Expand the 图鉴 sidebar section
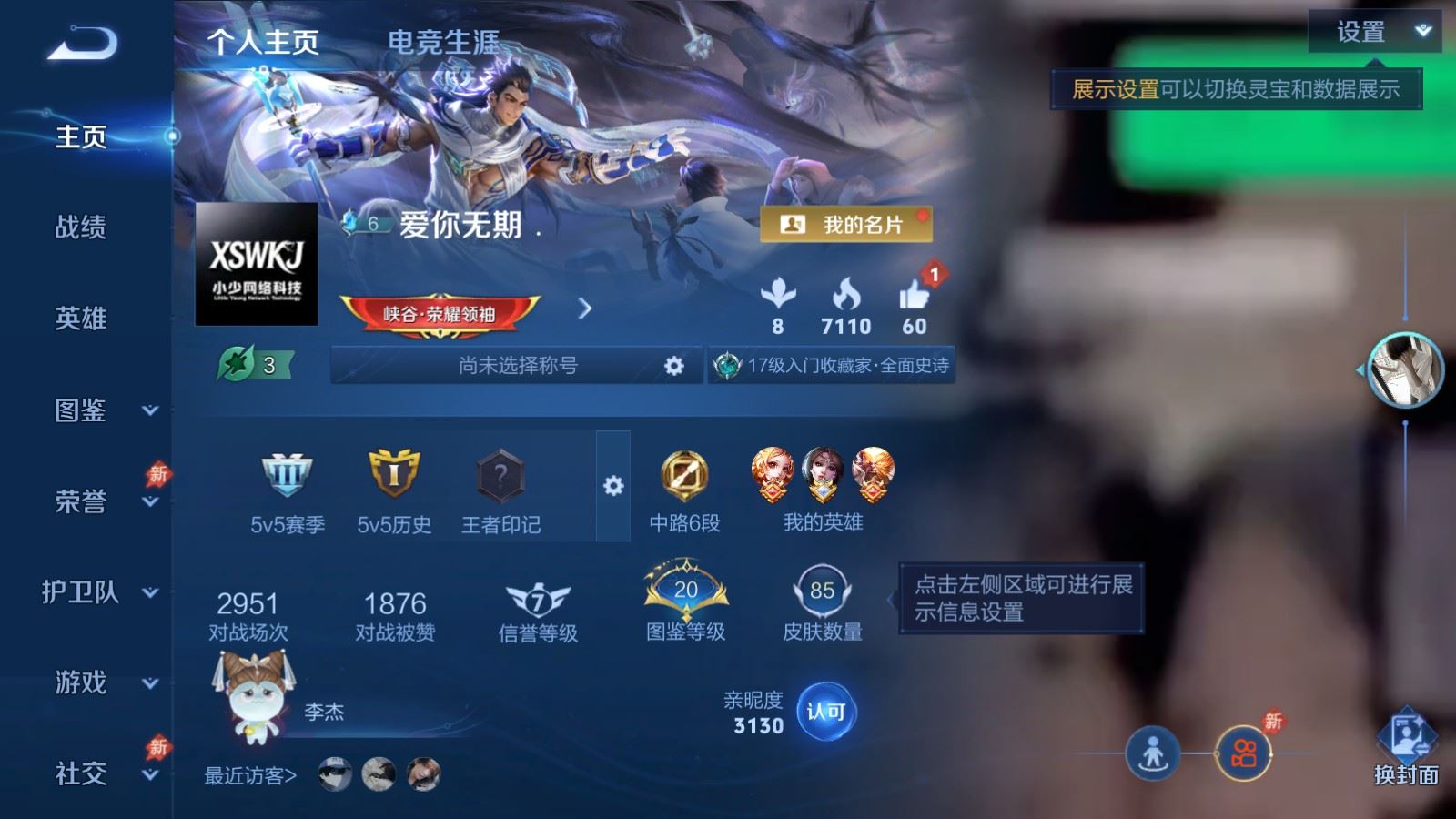Image resolution: width=1456 pixels, height=819 pixels. pyautogui.click(x=80, y=412)
